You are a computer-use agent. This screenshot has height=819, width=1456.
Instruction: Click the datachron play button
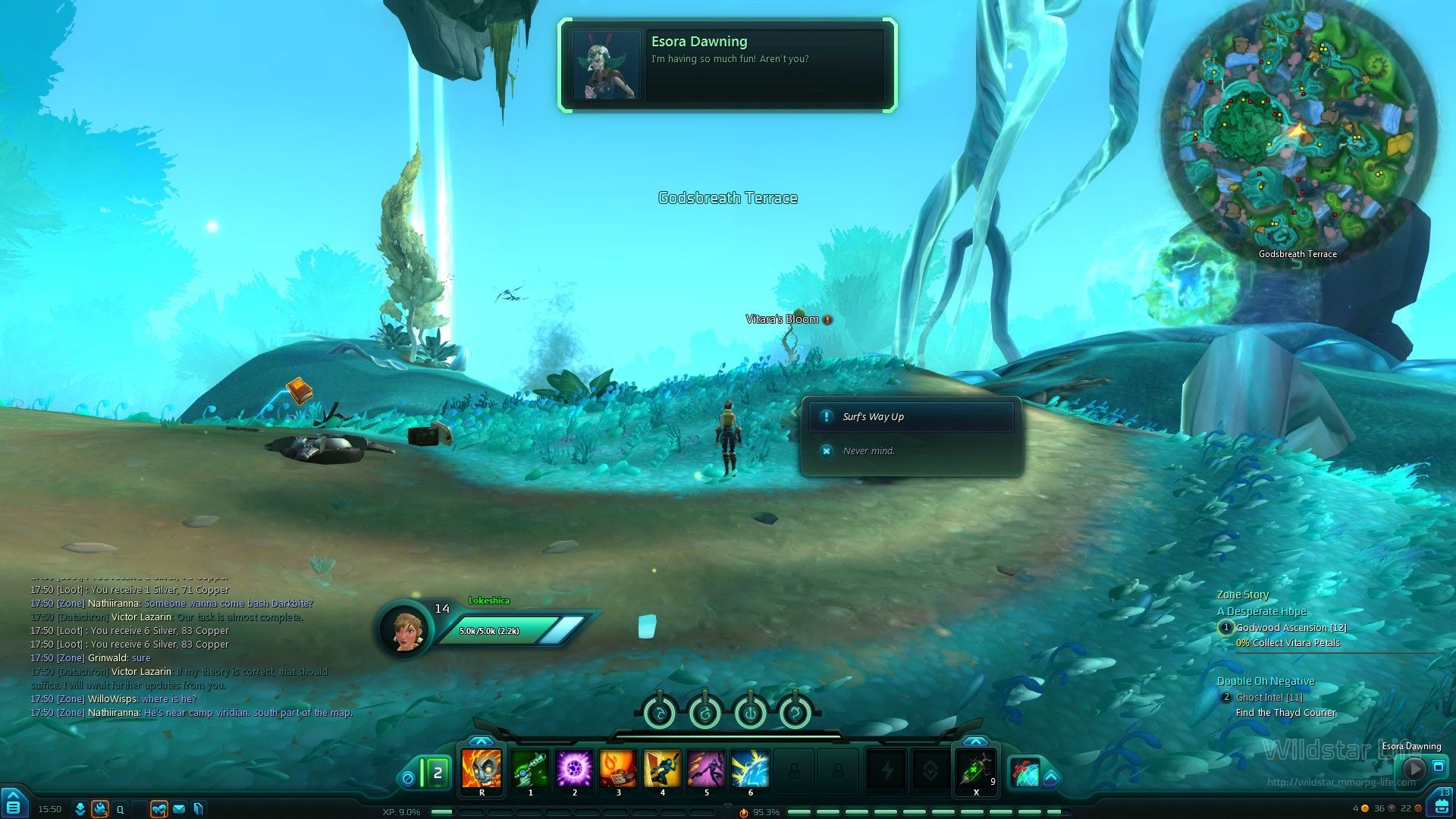click(x=1414, y=768)
